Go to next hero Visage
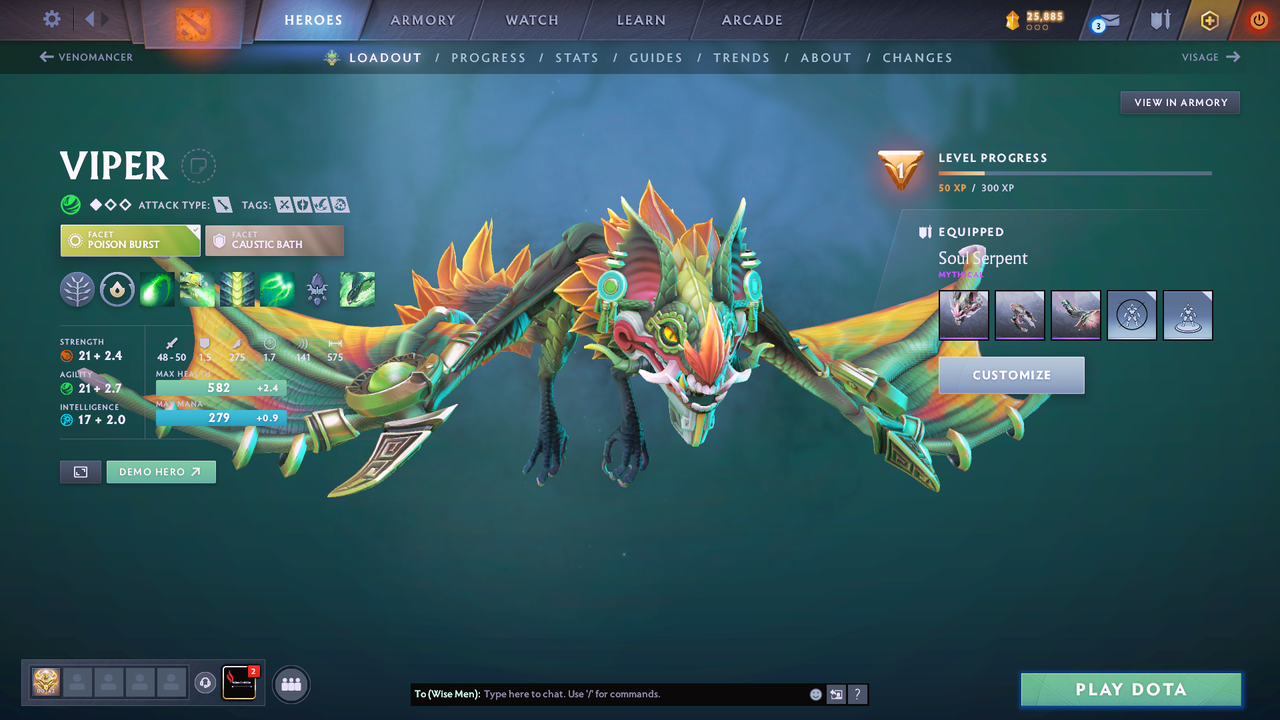 coord(1210,57)
